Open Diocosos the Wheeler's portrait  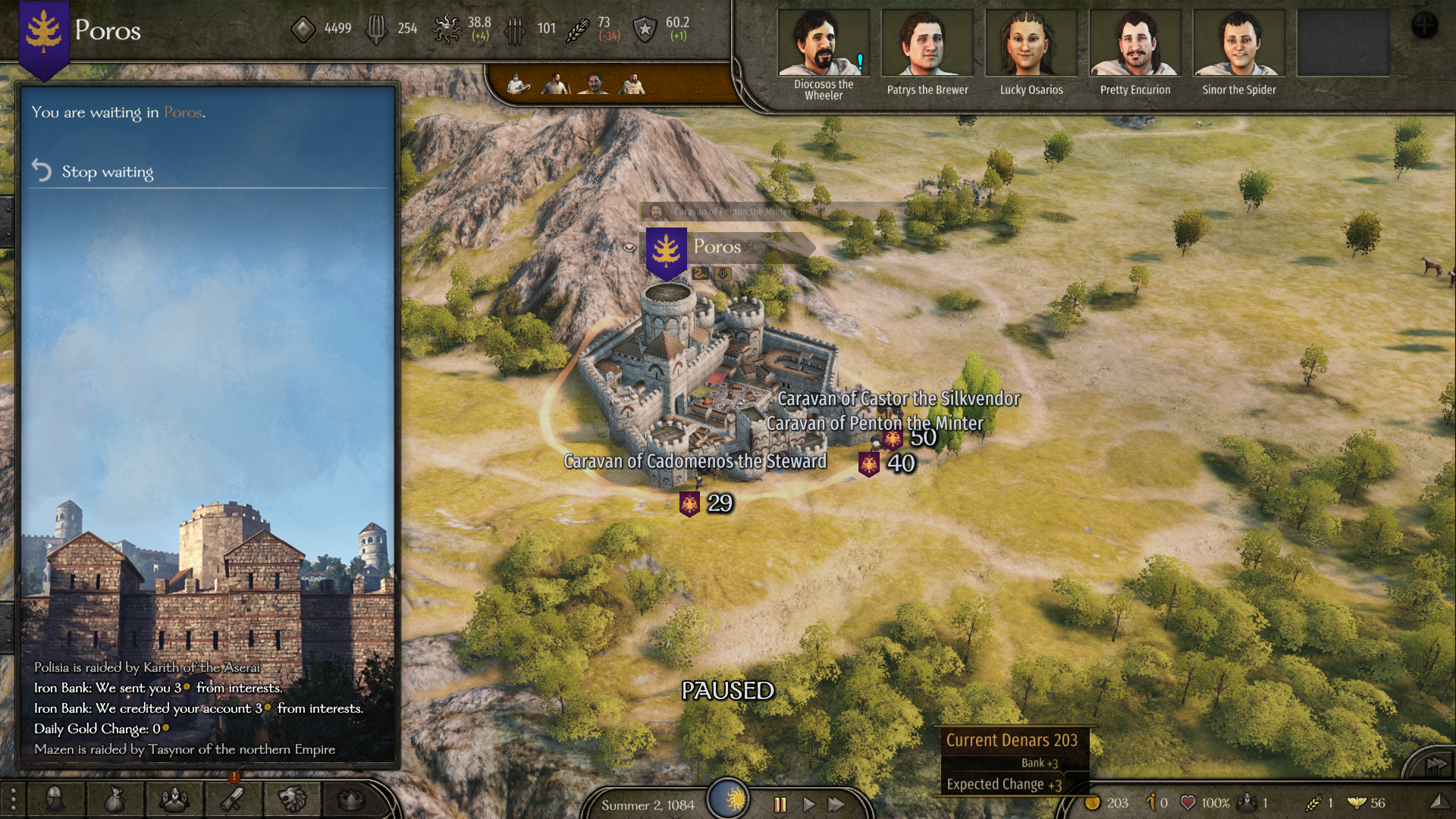(824, 44)
